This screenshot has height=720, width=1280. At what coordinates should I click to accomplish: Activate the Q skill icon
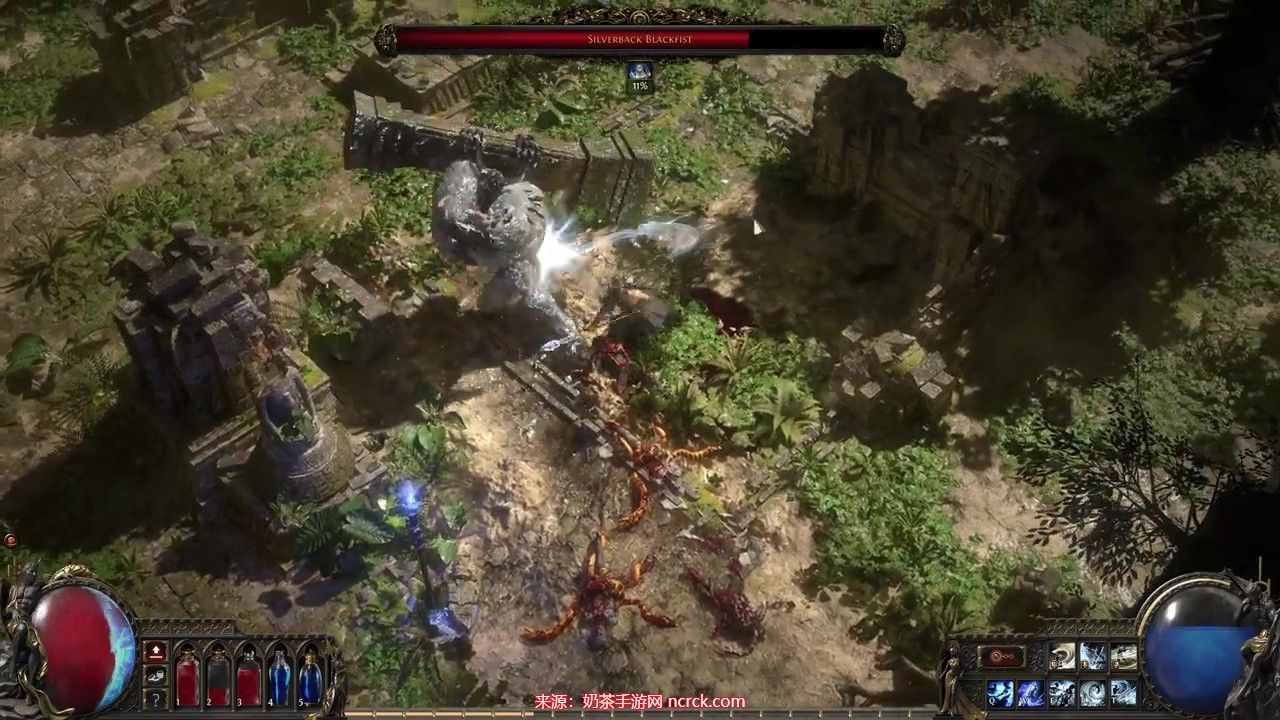[x=1001, y=692]
